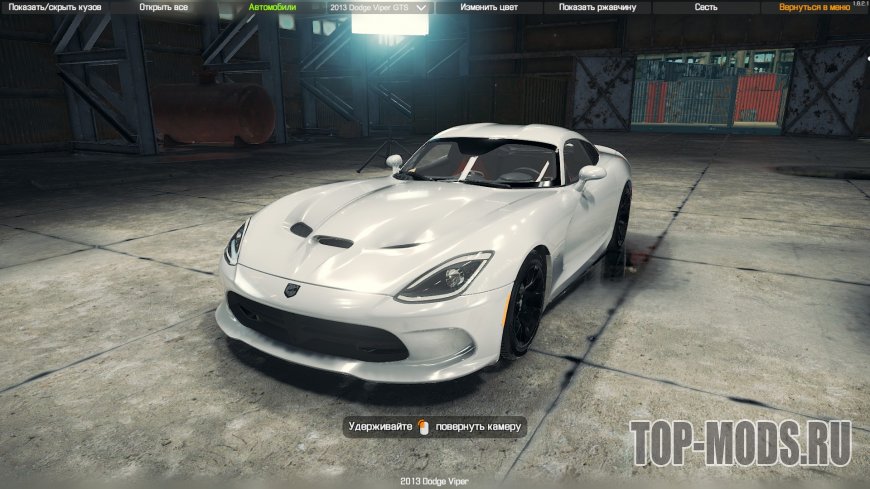Image resolution: width=870 pixels, height=489 pixels.
Task: Select the Открыть все option
Action: (x=163, y=7)
